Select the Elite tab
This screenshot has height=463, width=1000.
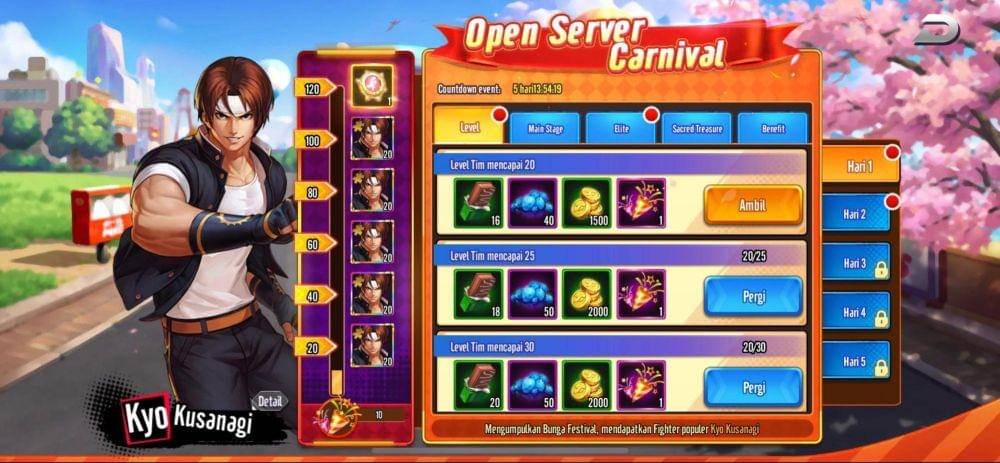tap(620, 128)
